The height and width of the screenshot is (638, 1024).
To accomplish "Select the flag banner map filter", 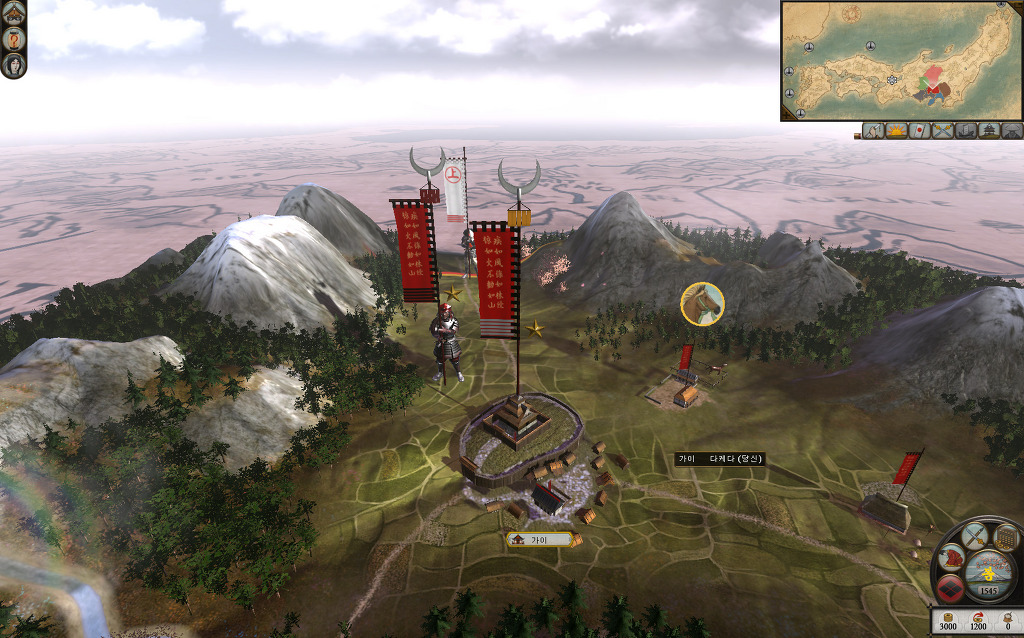I will (919, 131).
